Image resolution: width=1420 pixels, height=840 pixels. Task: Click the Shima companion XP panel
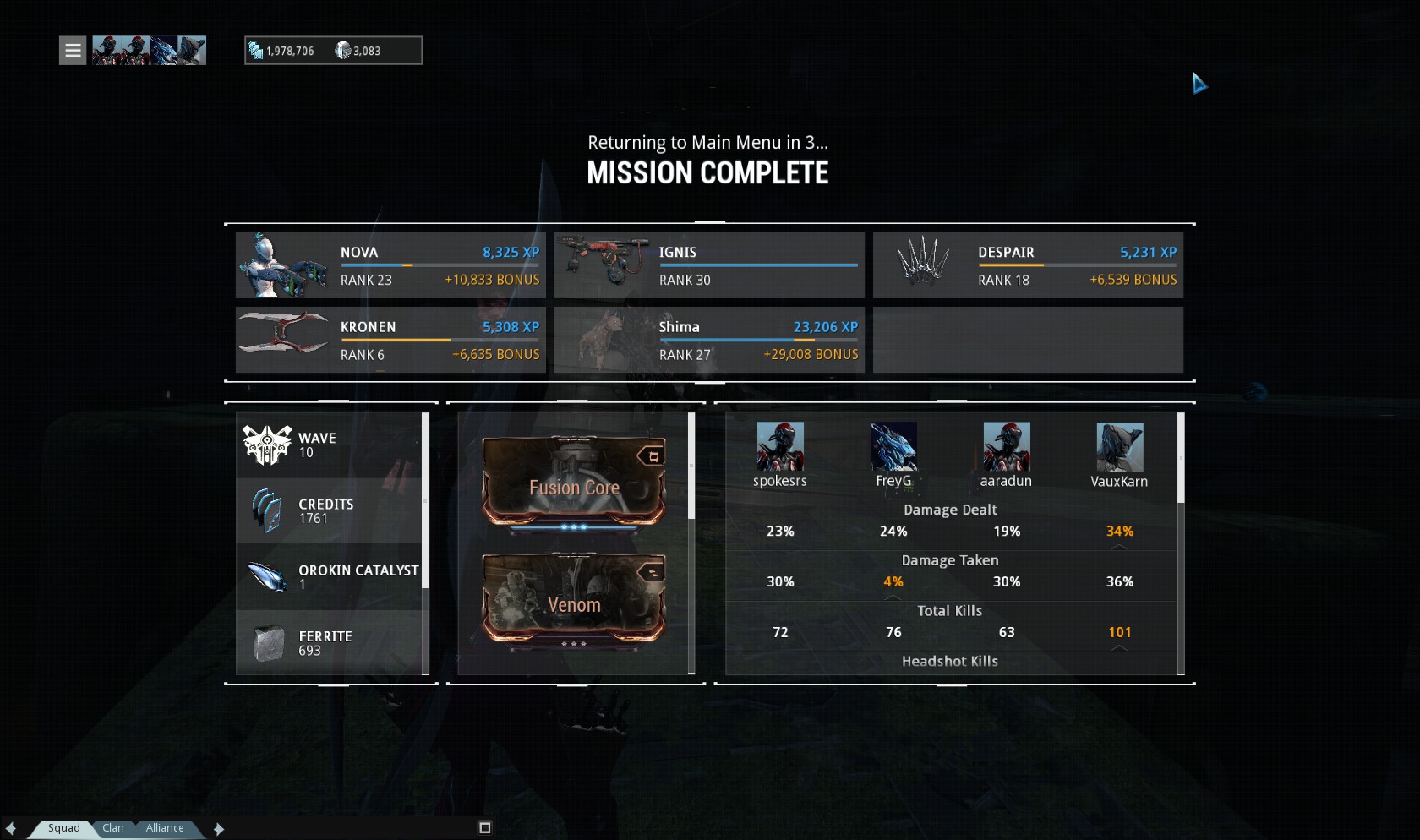709,340
